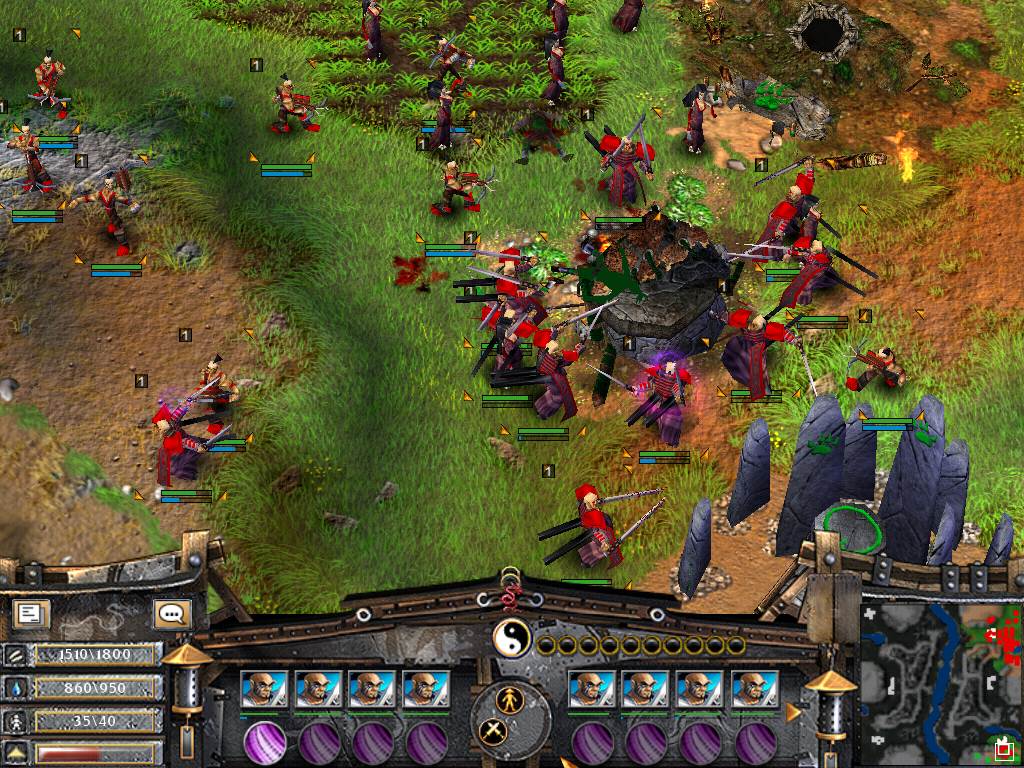Open the objectives document panel
Image resolution: width=1024 pixels, height=768 pixels.
[32, 613]
